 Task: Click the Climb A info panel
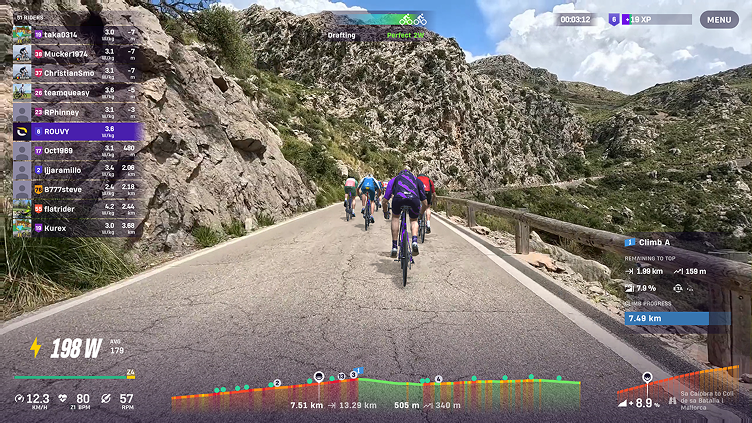point(678,280)
